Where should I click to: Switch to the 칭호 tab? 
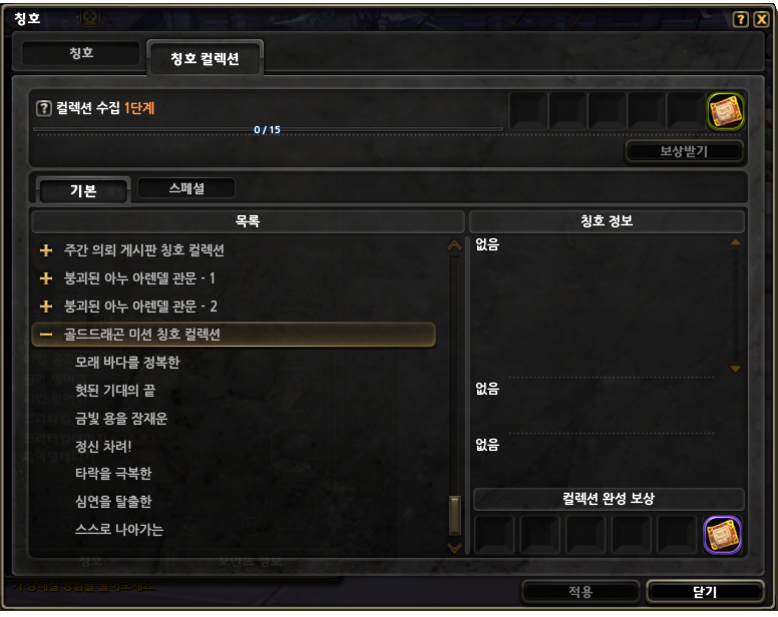click(x=81, y=53)
